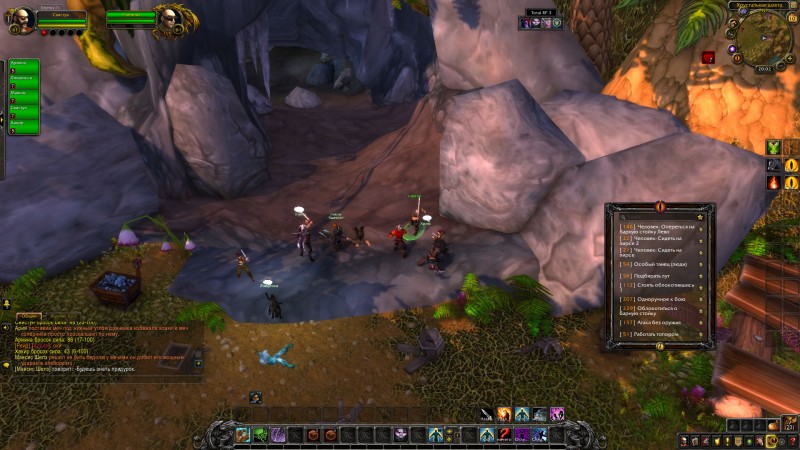Viewport: 800px width, 450px height.
Task: Click the red eye button atop emote panel
Action: pos(659,206)
